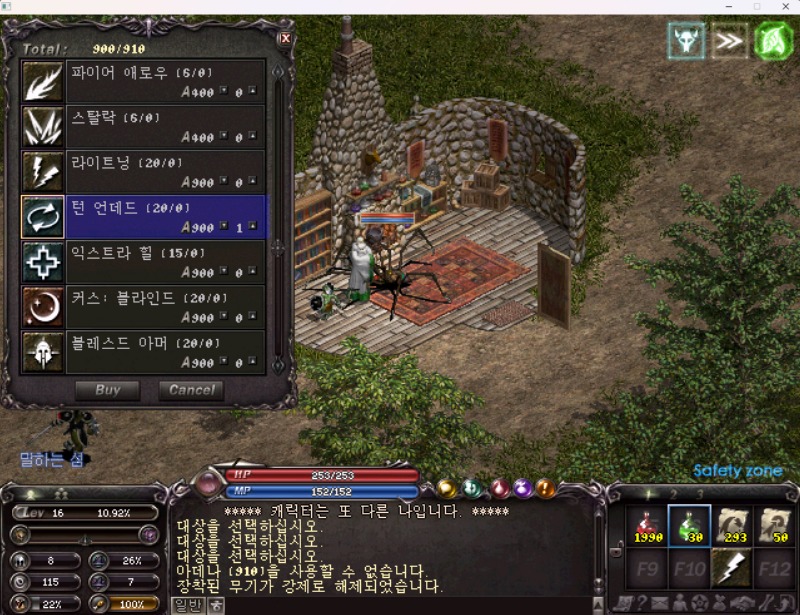Switch to hotbar page 2
The image size is (800, 615).
tap(673, 494)
